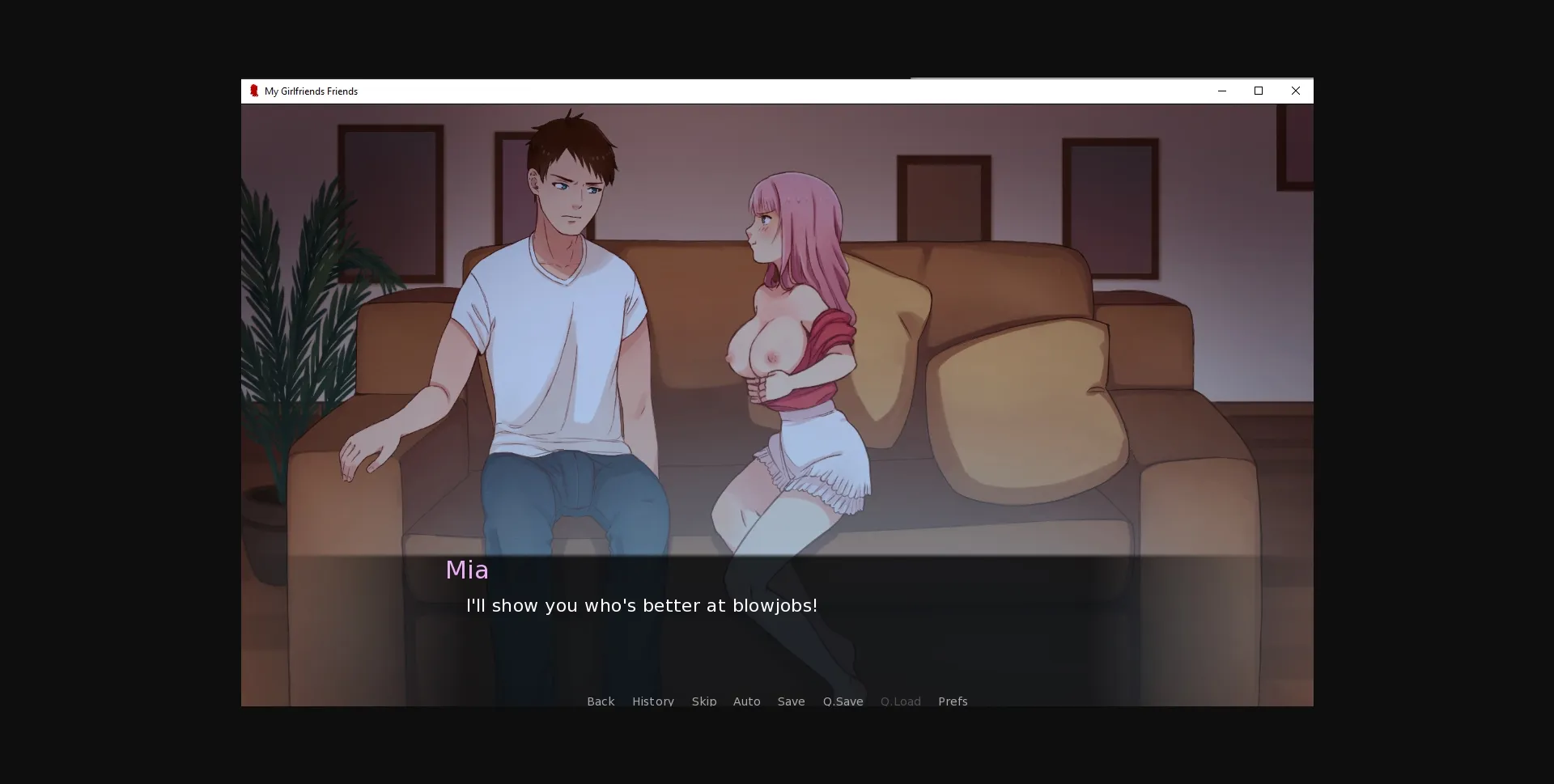Click the disabled Q.Load option

(900, 701)
